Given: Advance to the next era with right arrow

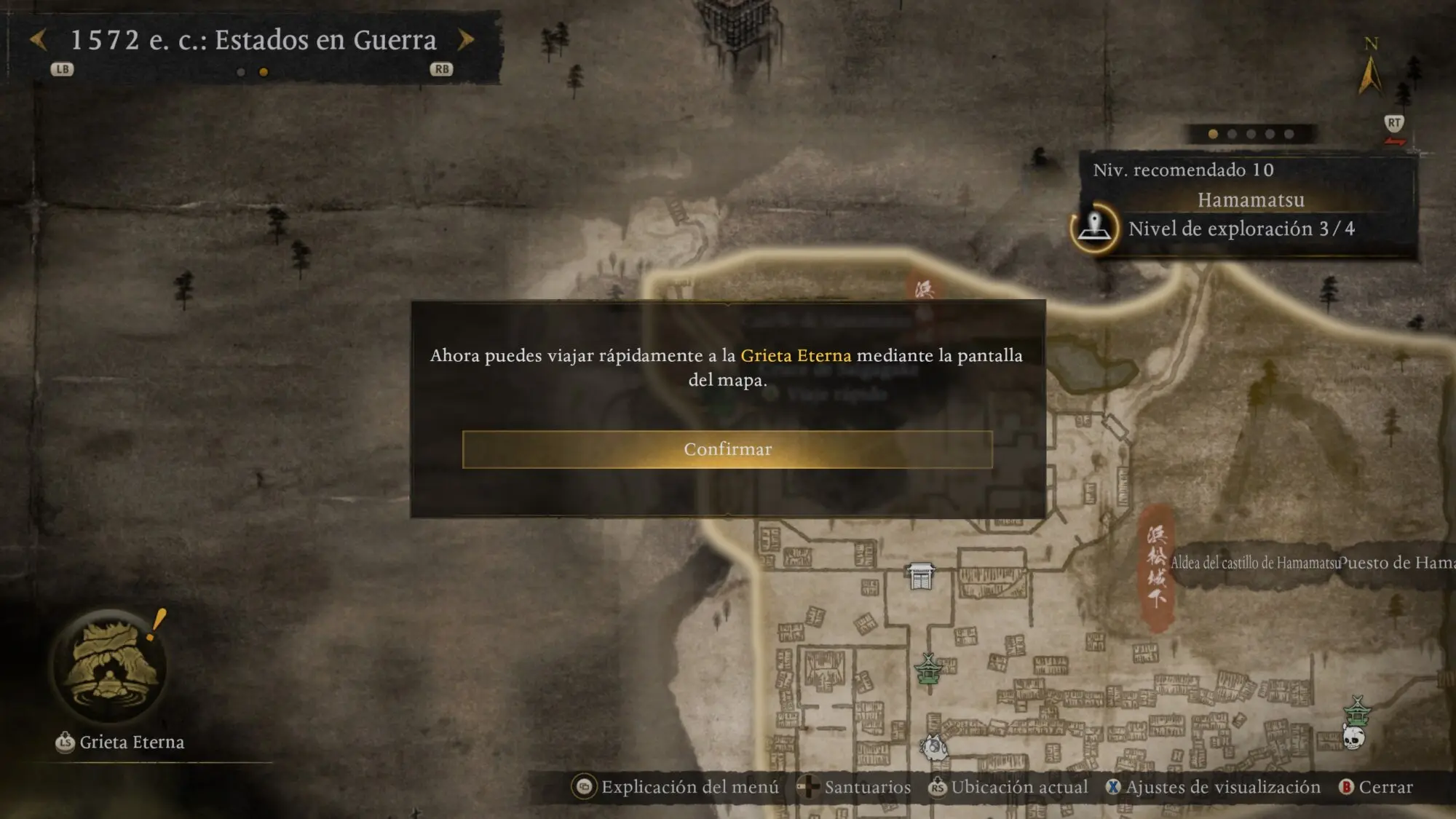Looking at the screenshot, I should (x=466, y=40).
